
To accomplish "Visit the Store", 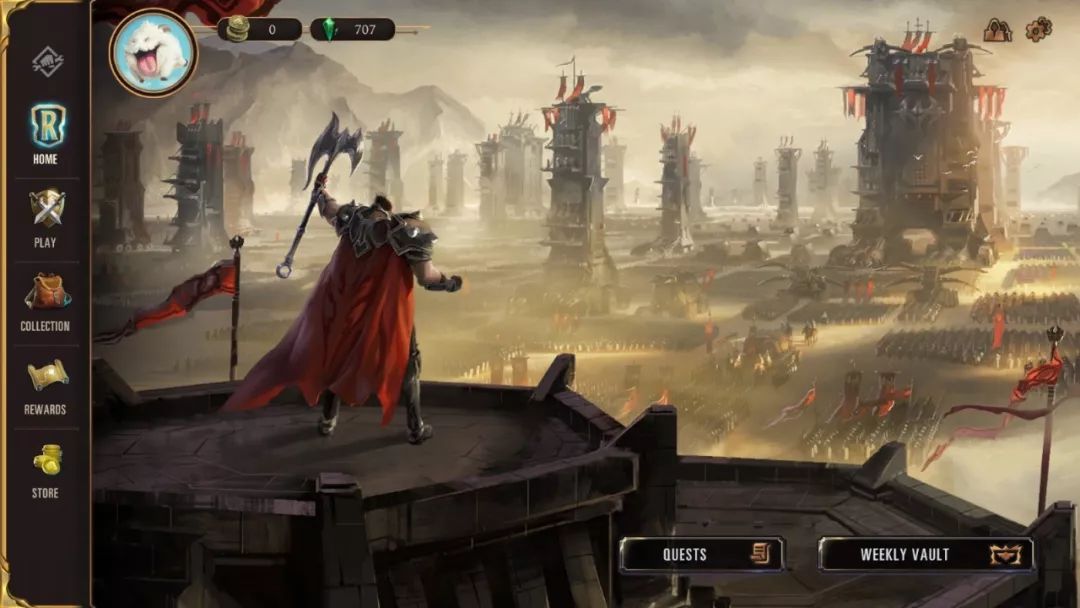I will pos(46,468).
